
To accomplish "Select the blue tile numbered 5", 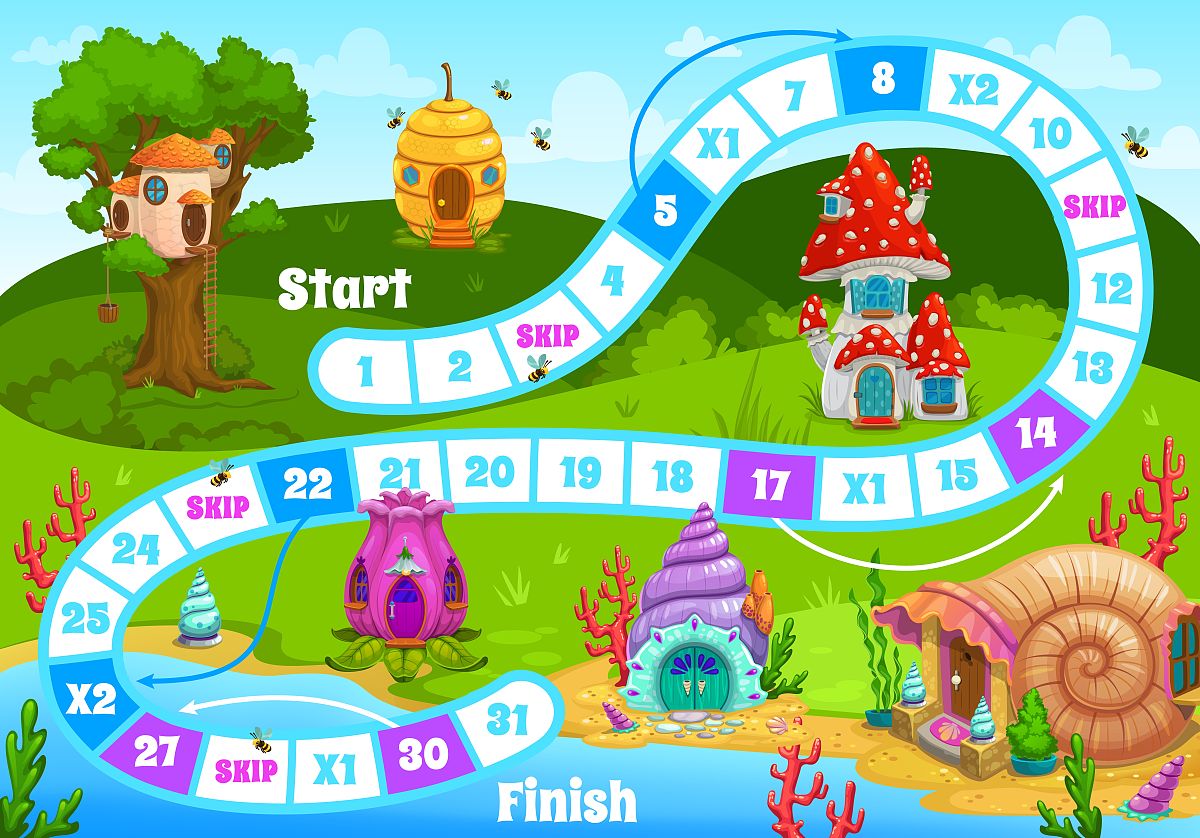I will point(665,210).
